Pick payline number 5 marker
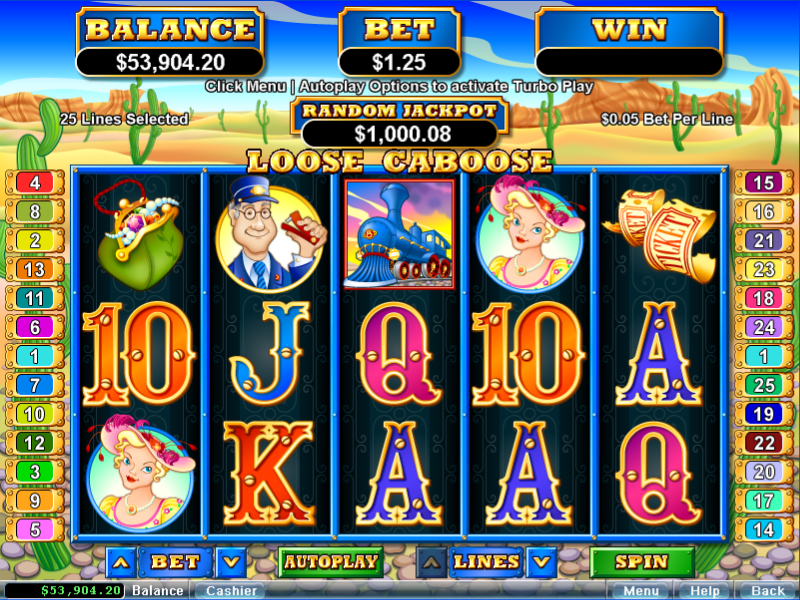 point(35,530)
